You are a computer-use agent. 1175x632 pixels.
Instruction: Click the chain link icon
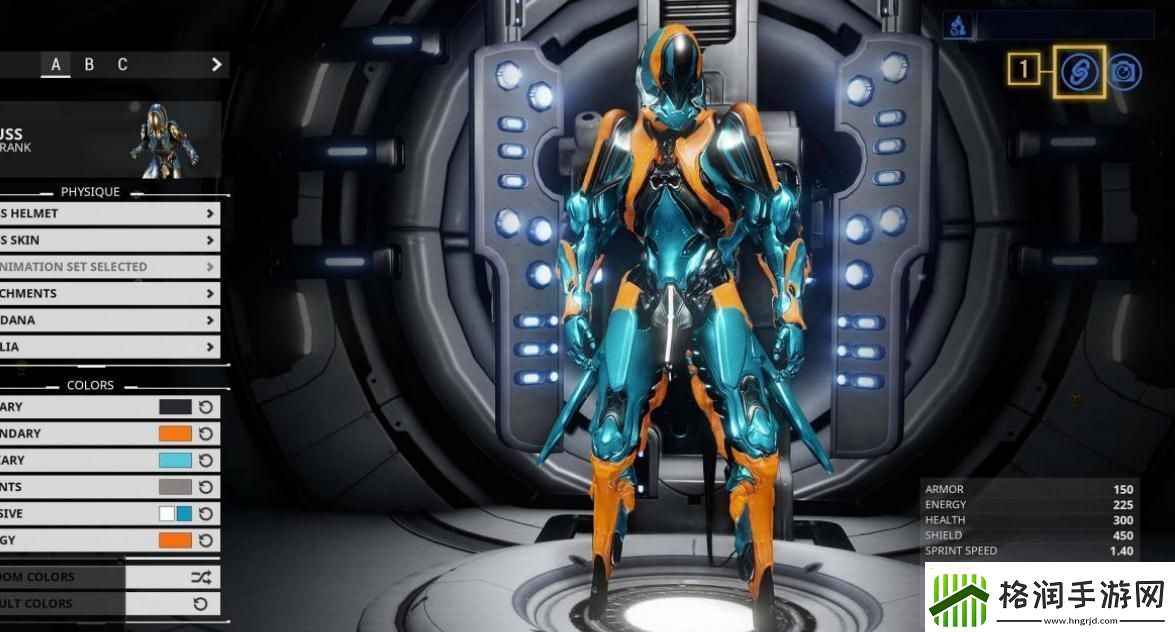[1079, 71]
